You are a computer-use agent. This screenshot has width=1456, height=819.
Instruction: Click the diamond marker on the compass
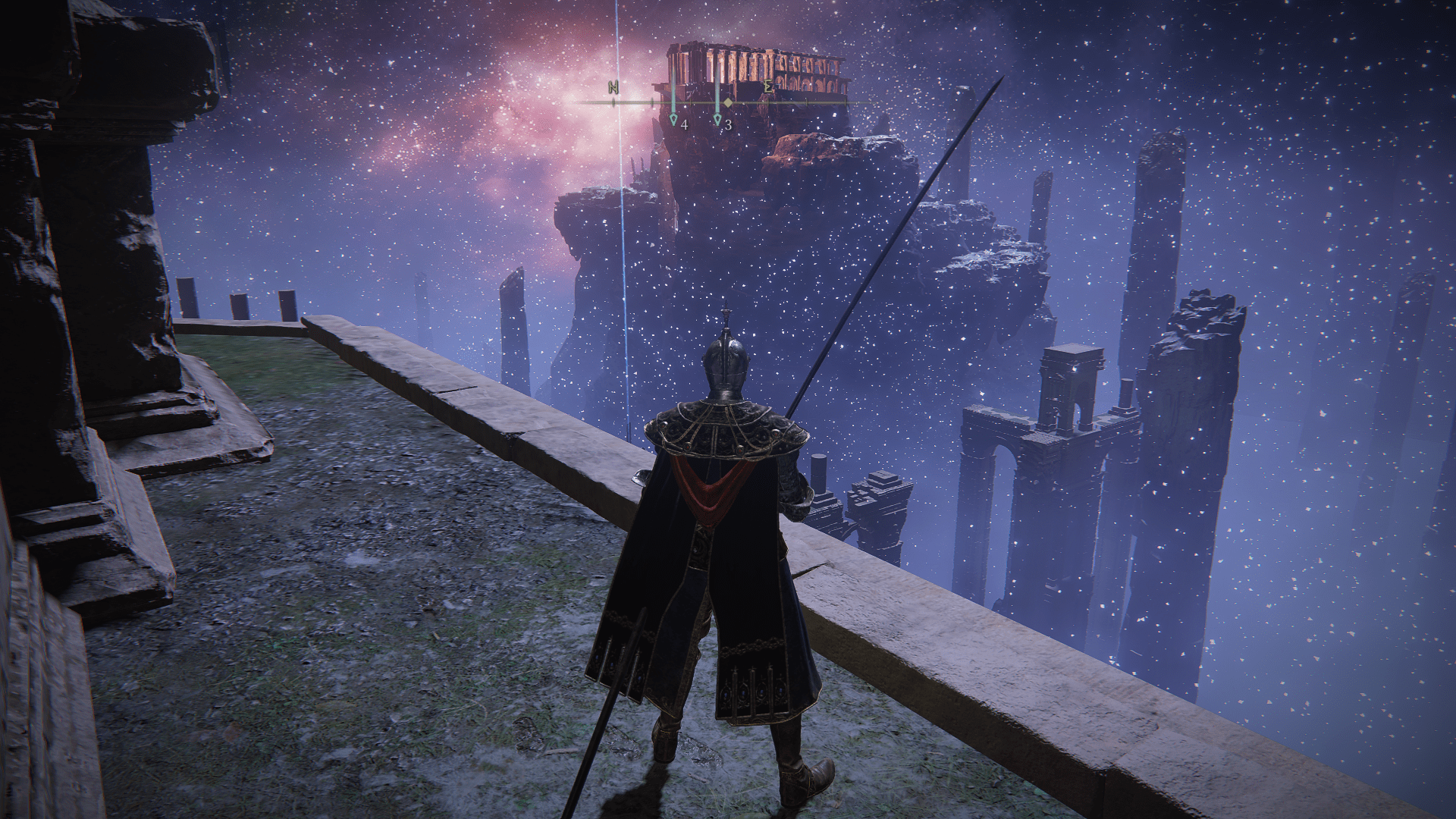pyautogui.click(x=728, y=102)
